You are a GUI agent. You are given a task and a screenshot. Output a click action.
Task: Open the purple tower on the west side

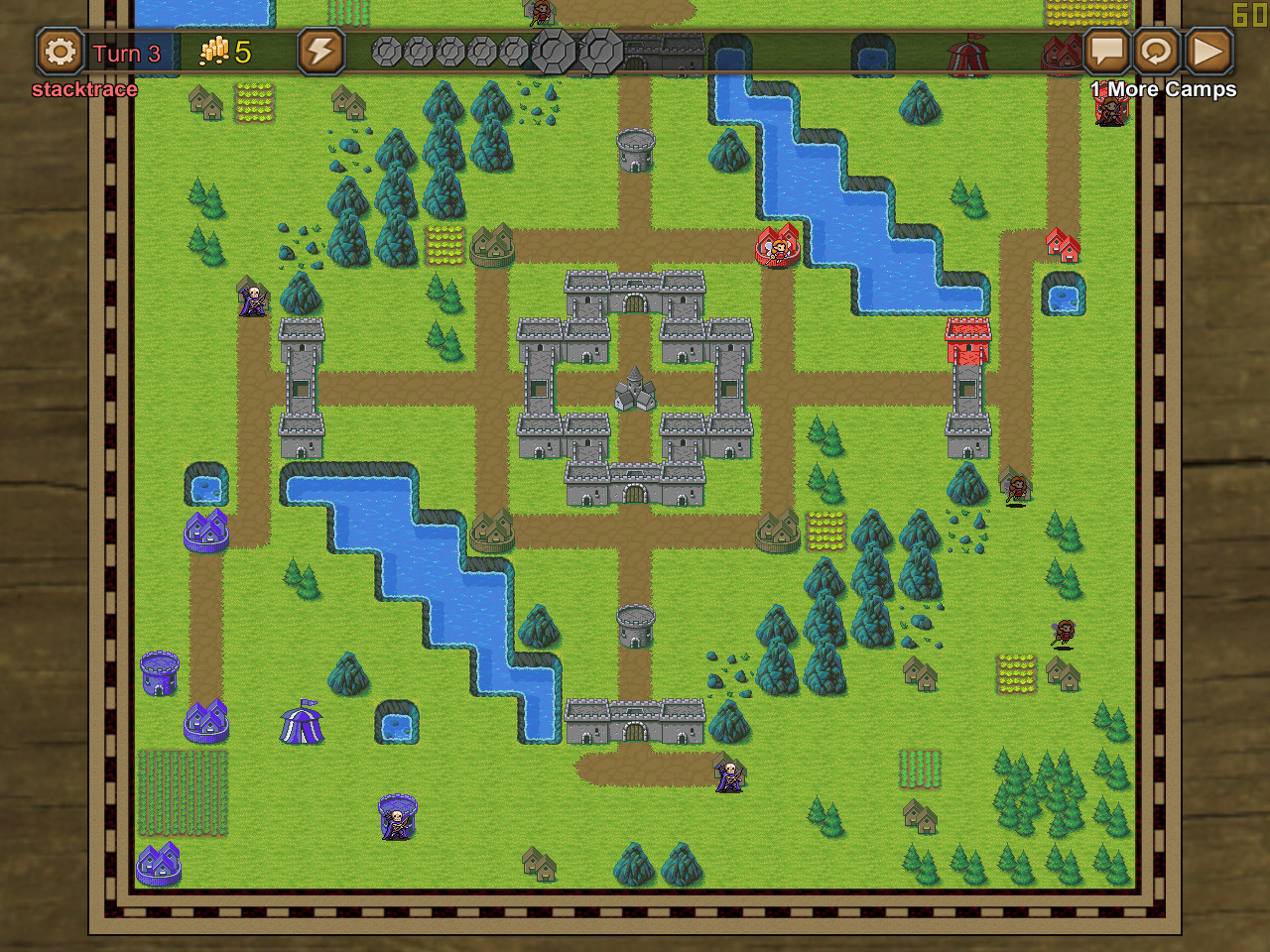tap(159, 672)
